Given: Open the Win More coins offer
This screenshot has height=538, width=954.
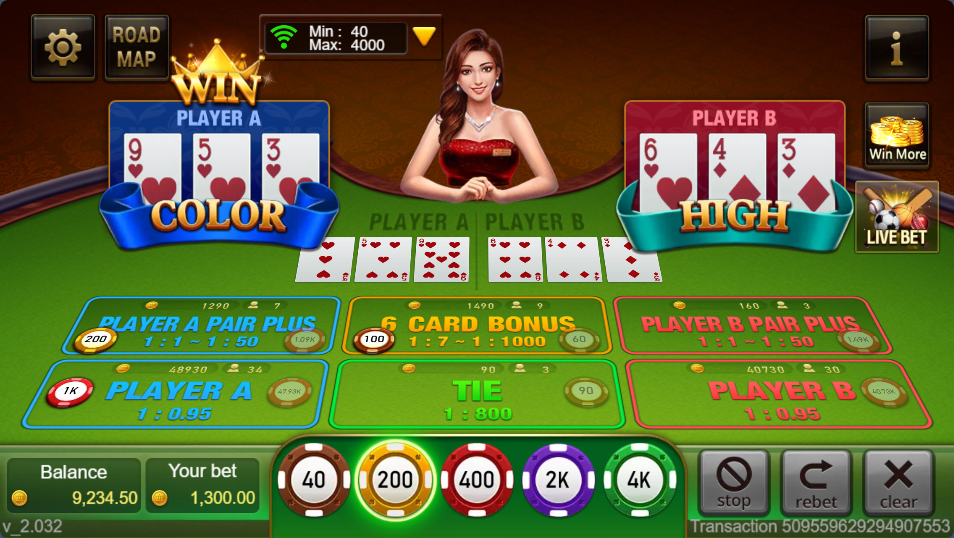Looking at the screenshot, I should tap(896, 135).
